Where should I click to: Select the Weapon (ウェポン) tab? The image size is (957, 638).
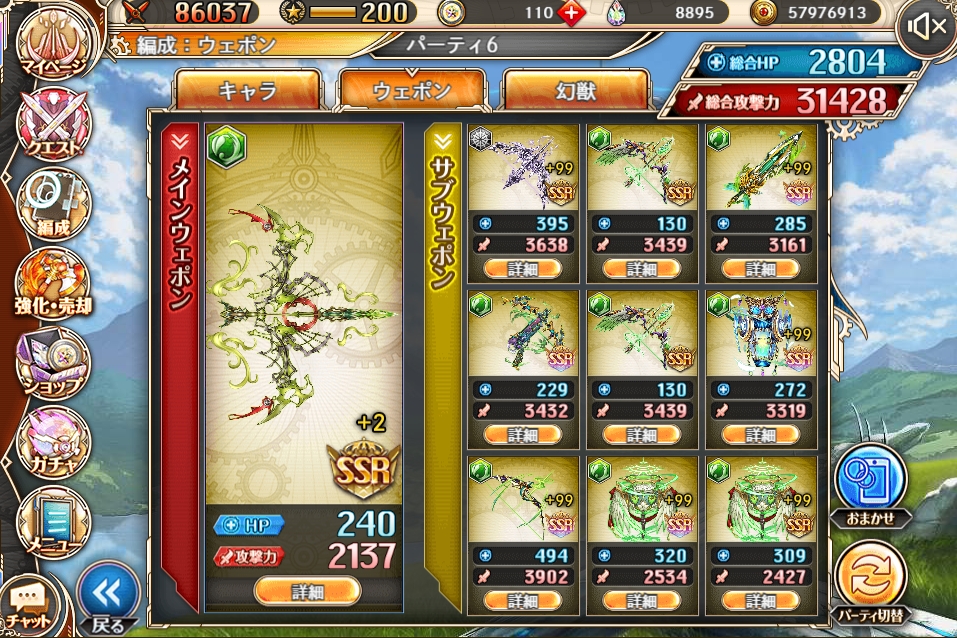pyautogui.click(x=412, y=90)
